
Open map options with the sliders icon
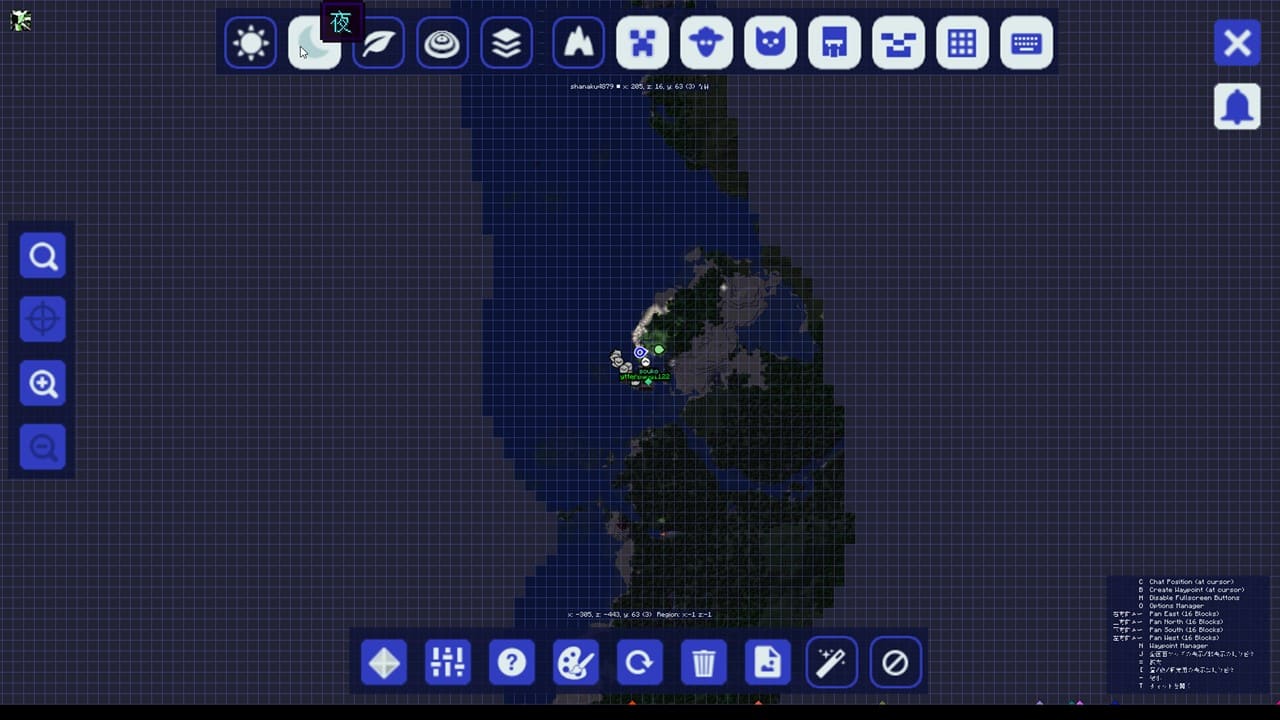(x=448, y=662)
